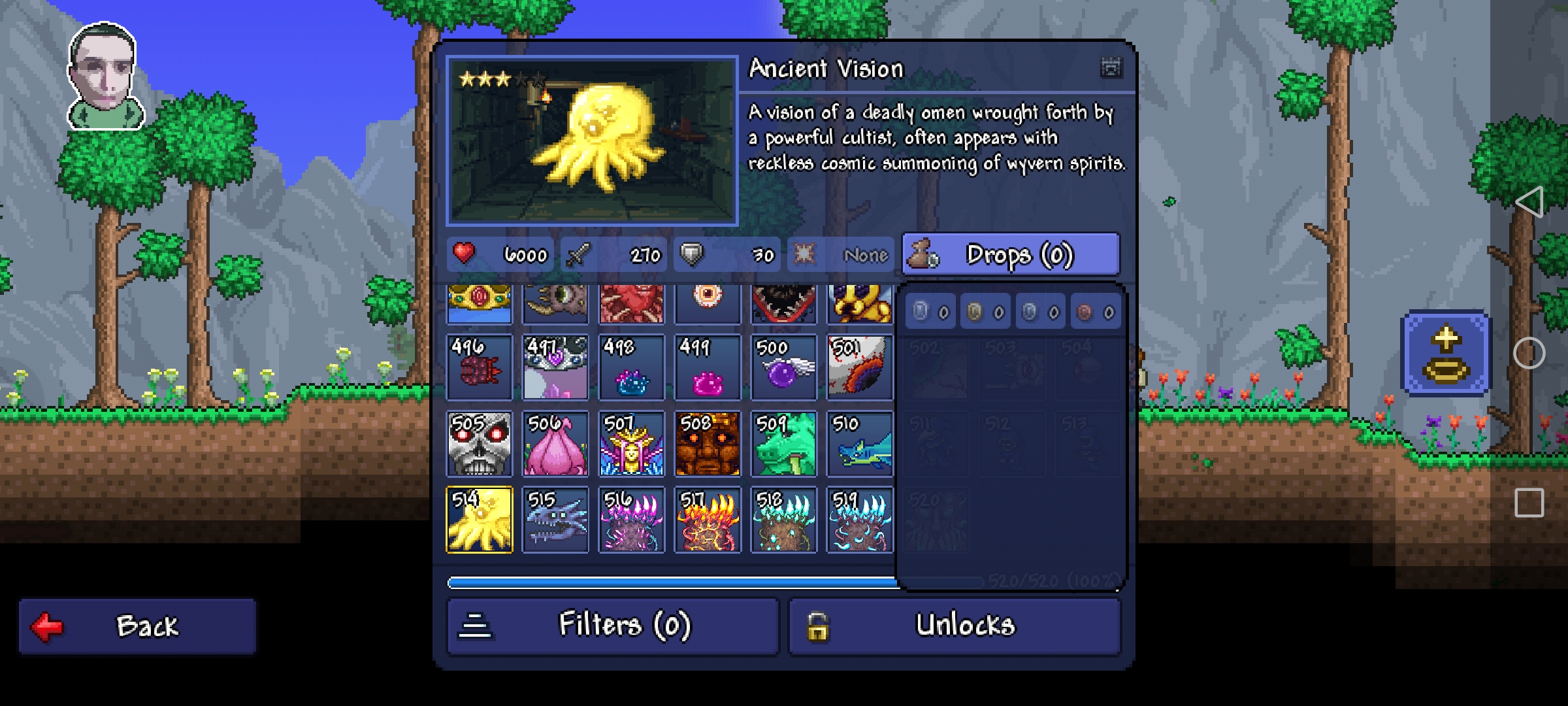
Task: Pick entry 517 Solar Pillar
Action: 708,520
